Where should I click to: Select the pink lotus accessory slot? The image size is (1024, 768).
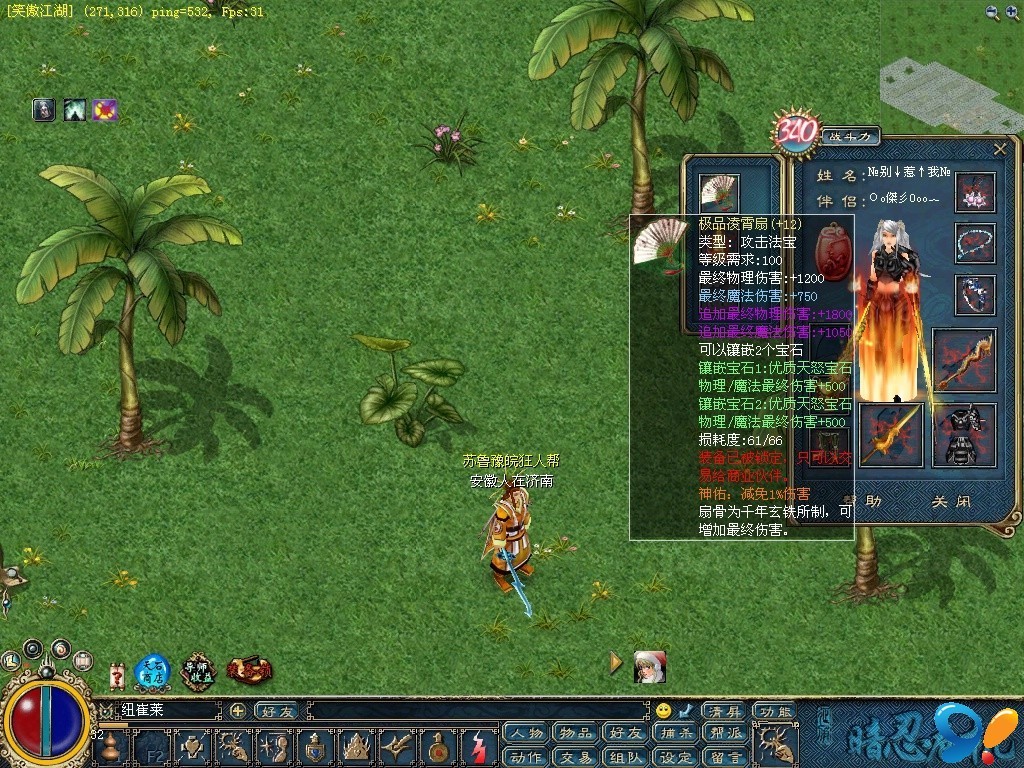975,192
